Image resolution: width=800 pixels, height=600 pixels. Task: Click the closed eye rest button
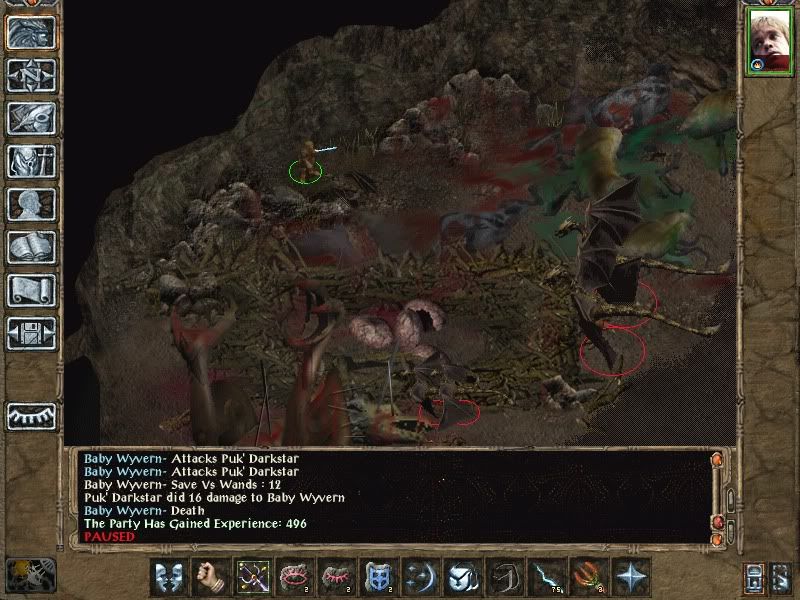click(x=31, y=415)
